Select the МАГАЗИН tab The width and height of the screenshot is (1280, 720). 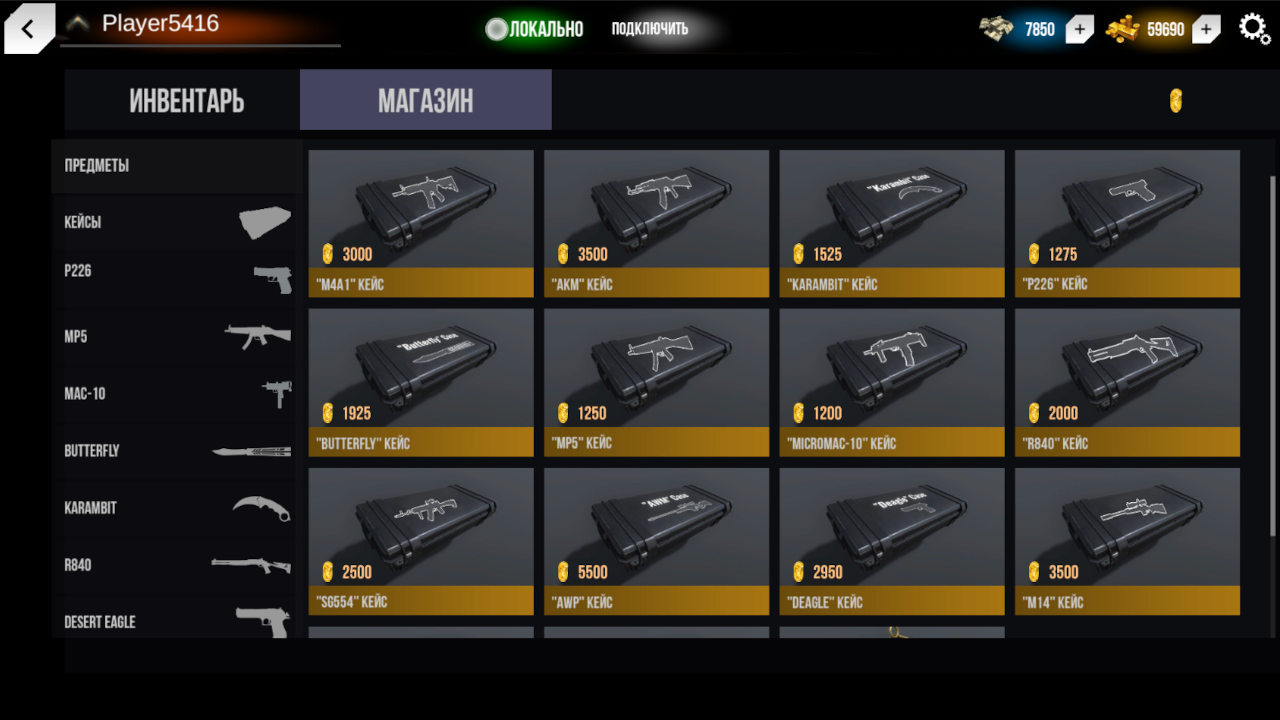424,100
